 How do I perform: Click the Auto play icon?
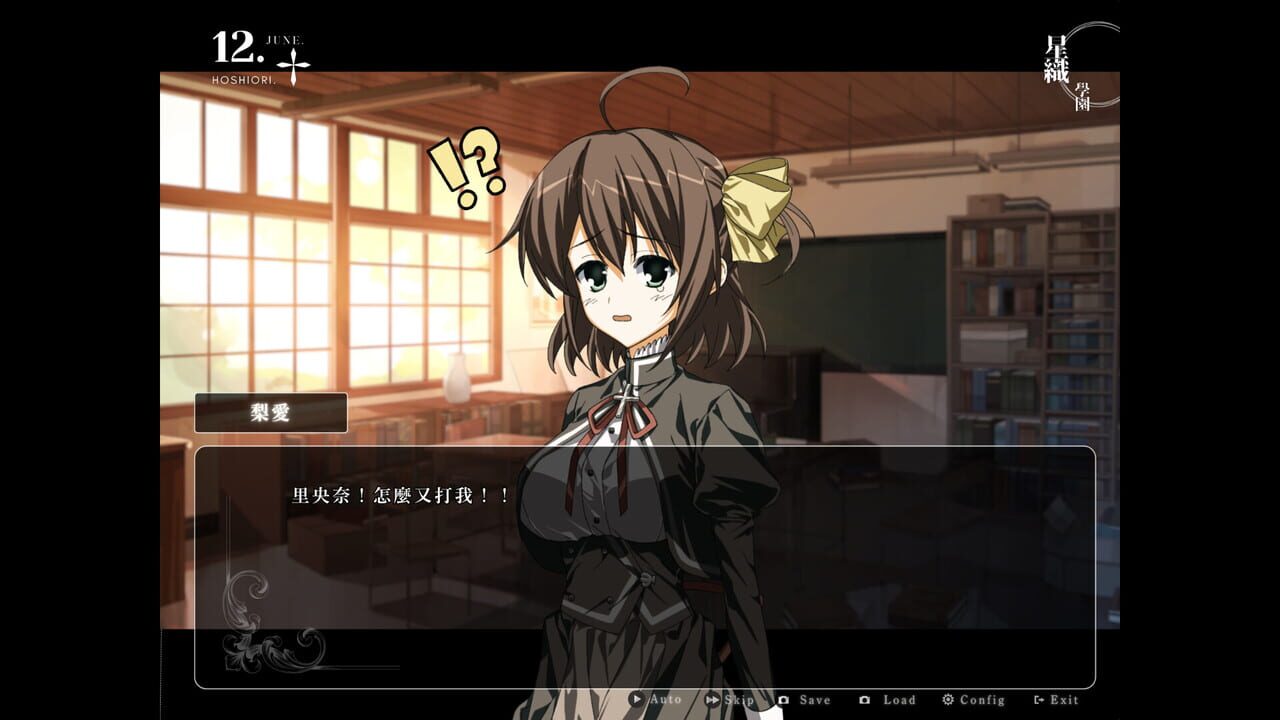pyautogui.click(x=637, y=700)
